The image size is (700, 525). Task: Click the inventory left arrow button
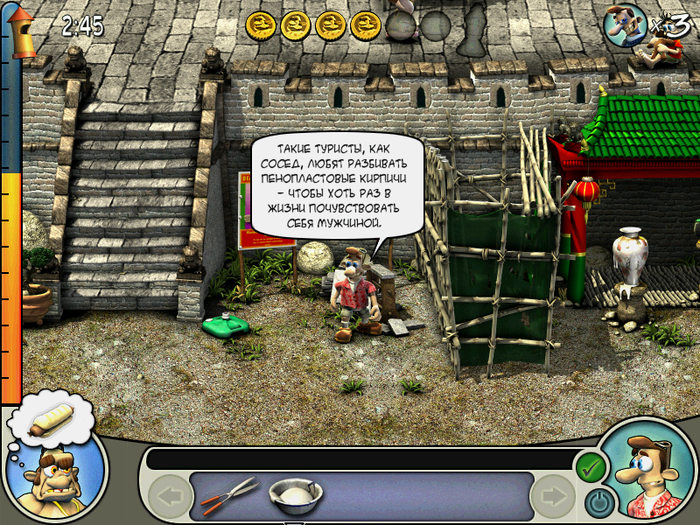coord(171,496)
